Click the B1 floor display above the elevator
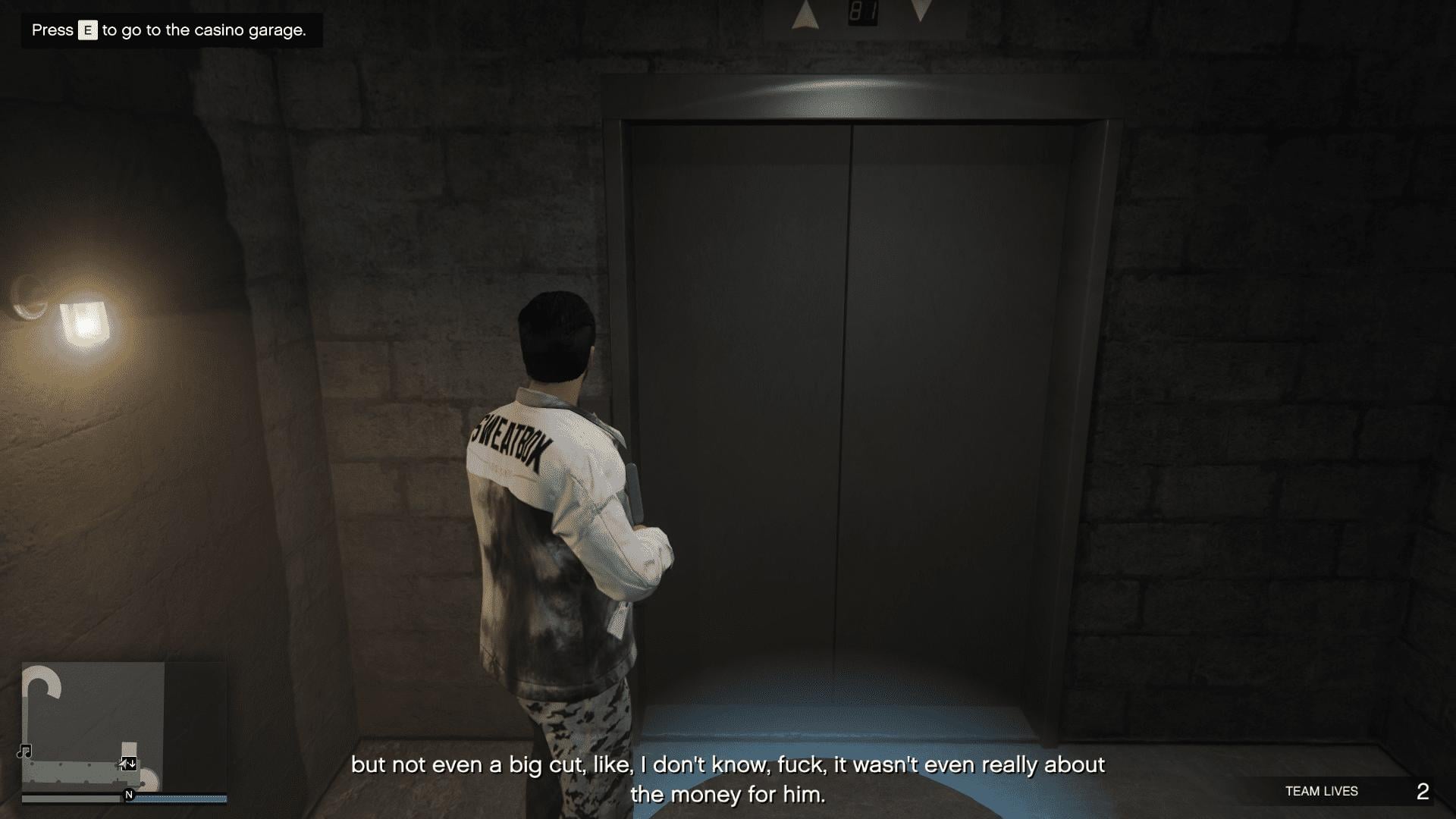 coord(864,11)
